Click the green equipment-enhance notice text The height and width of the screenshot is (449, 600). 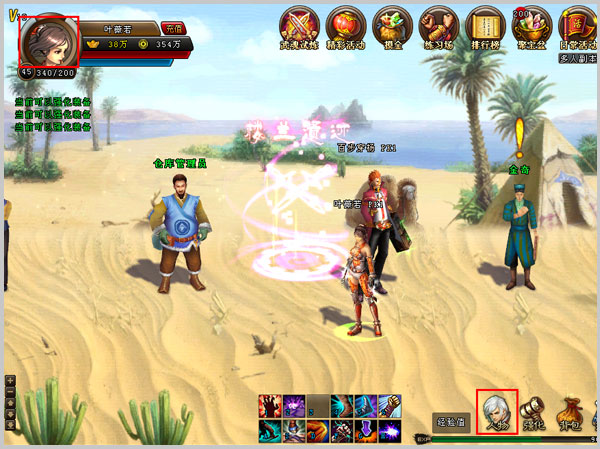53,114
